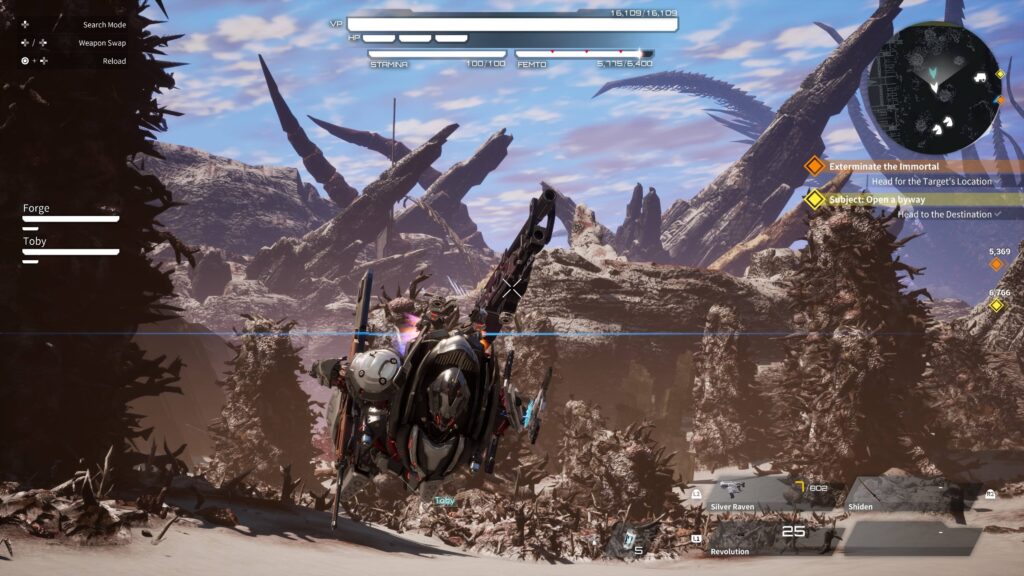Screen dimensions: 1024x576
Task: Select squad member Forge
Action: click(x=70, y=213)
